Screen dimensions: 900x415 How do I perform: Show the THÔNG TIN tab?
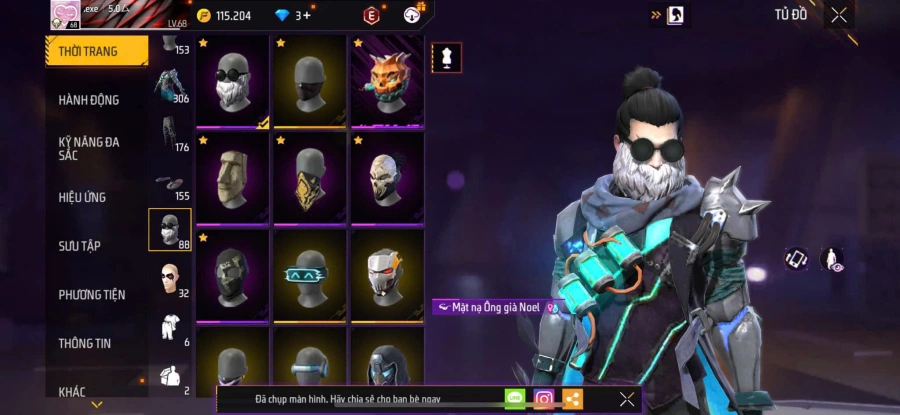pos(84,343)
